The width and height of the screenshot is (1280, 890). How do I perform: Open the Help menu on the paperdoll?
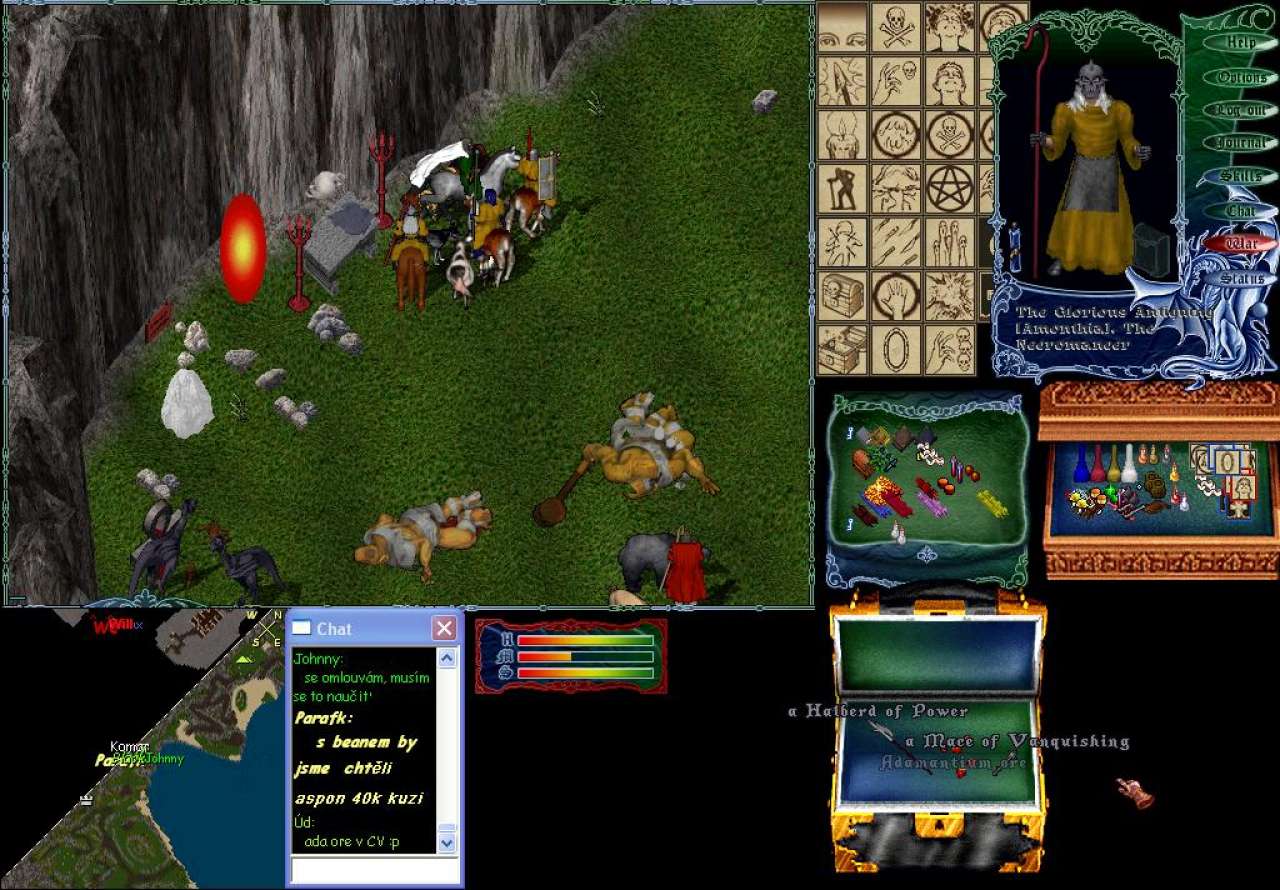(x=1240, y=43)
